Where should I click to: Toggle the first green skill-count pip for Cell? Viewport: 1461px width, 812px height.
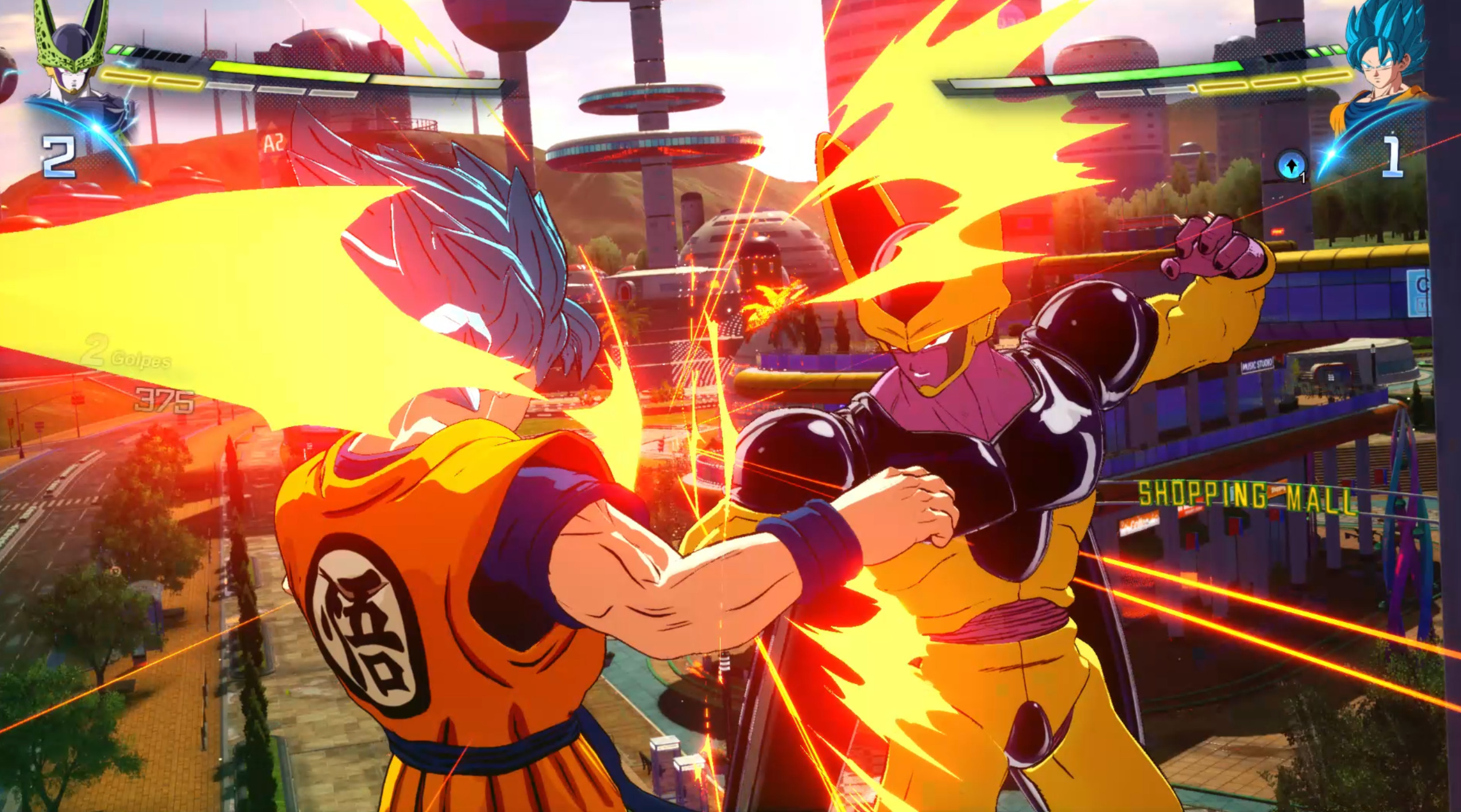pos(115,50)
